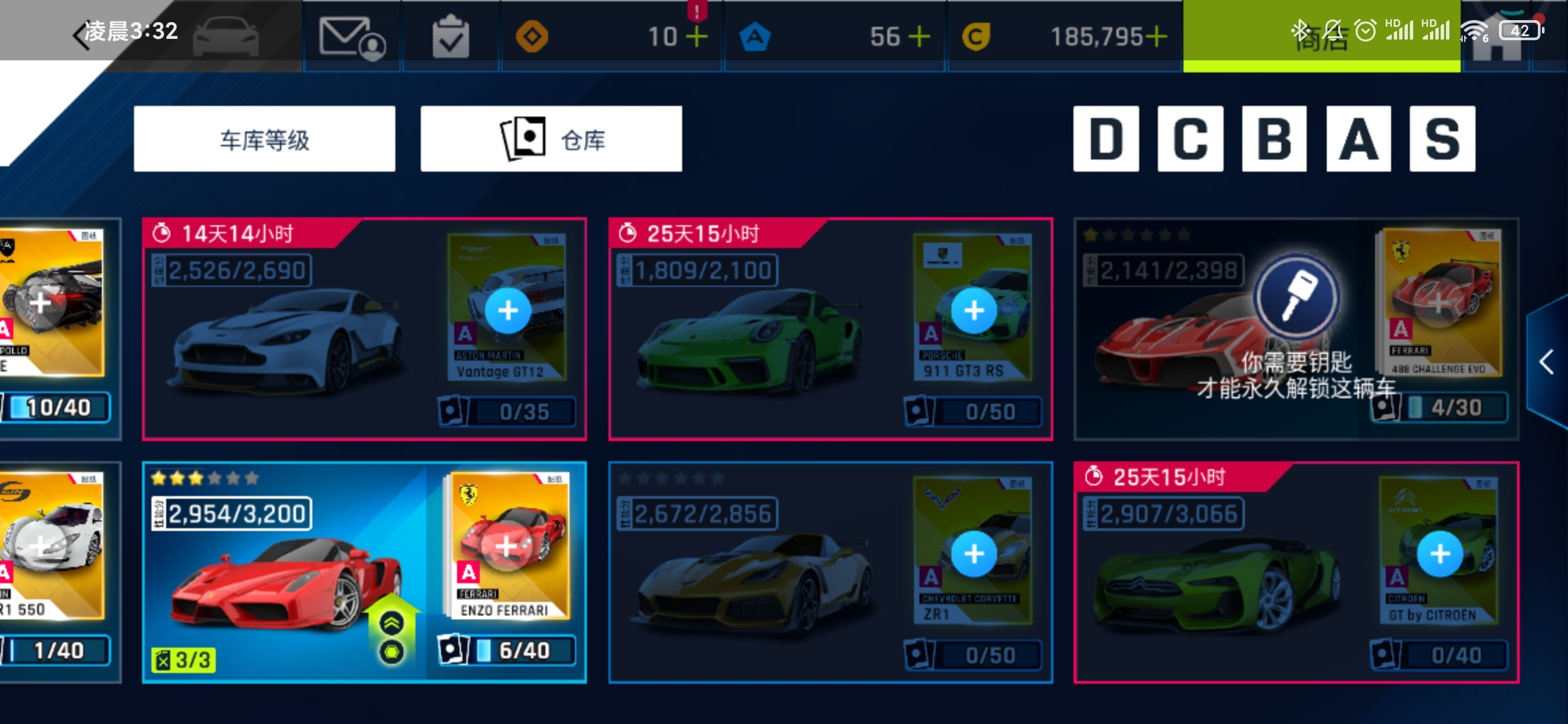Image resolution: width=1568 pixels, height=724 pixels.
Task: Open the mail inbox icon
Action: coord(351,38)
